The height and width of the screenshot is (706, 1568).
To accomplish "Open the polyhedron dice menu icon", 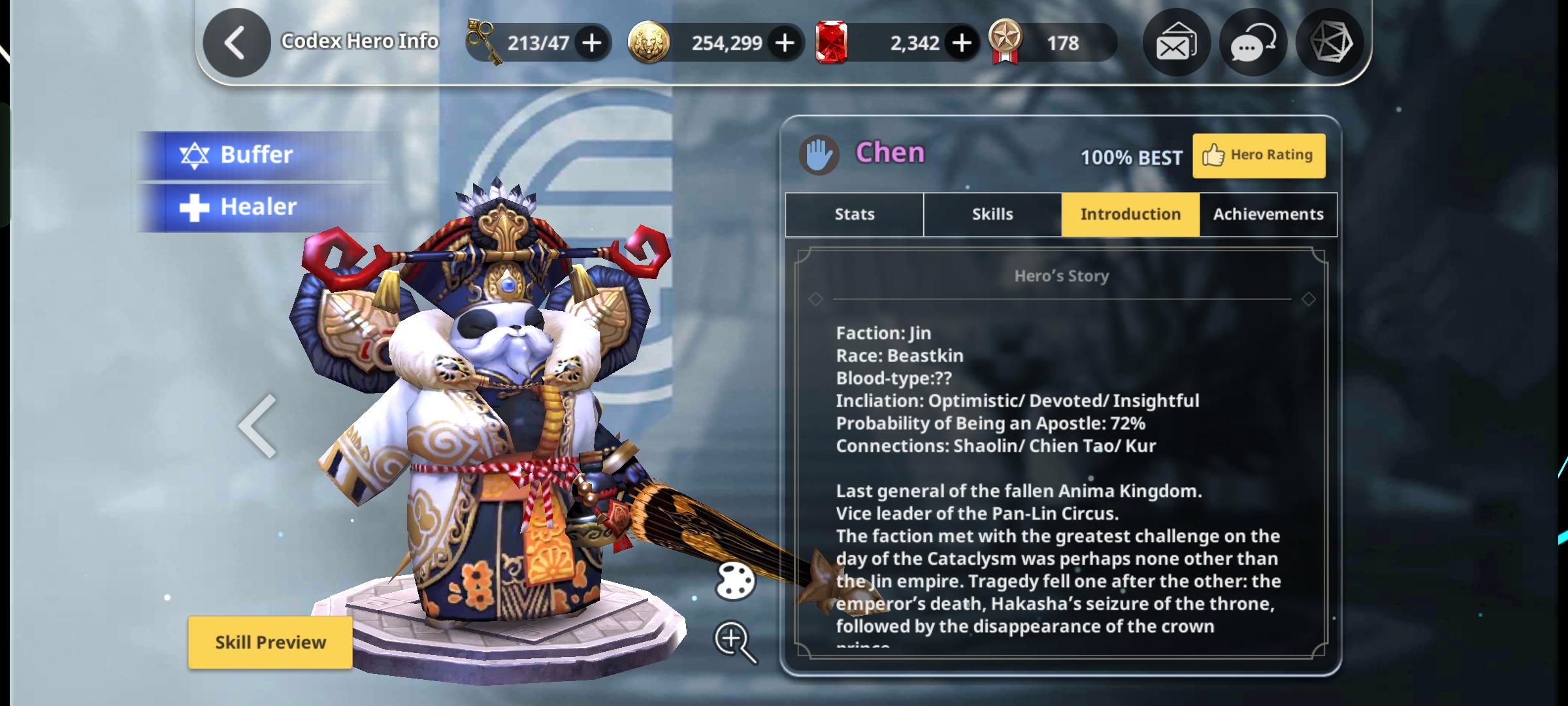I will 1330,43.
